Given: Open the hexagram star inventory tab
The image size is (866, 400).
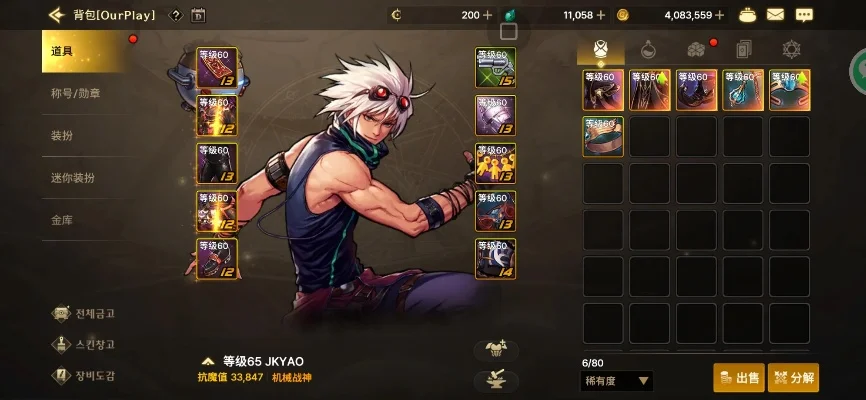Looking at the screenshot, I should pyautogui.click(x=791, y=49).
